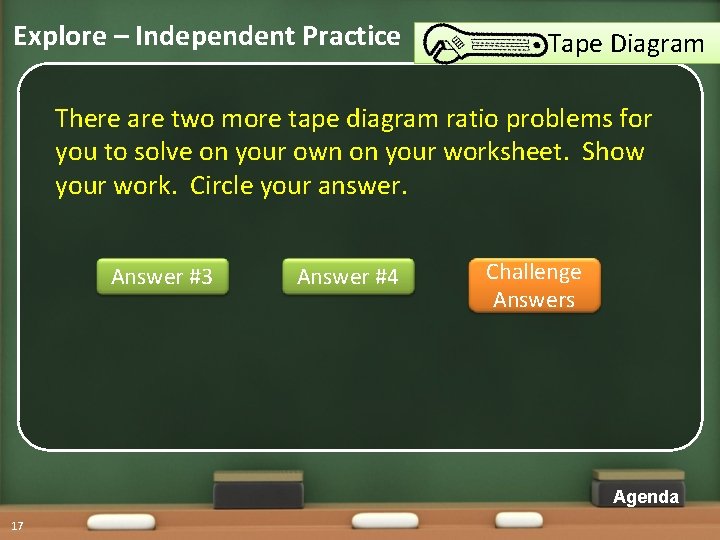
Task: Reveal Answer #3
Action: coord(162,277)
